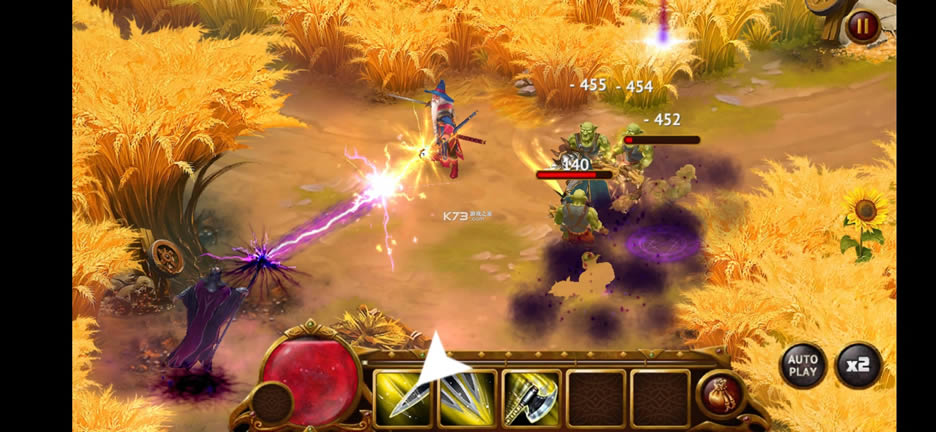
Task: Pause the game with the round pause button
Action: click(862, 26)
